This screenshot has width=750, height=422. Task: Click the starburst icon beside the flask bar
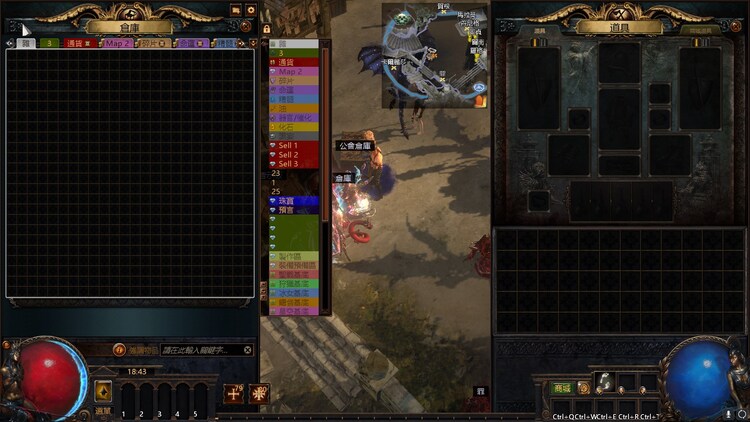[x=260, y=392]
